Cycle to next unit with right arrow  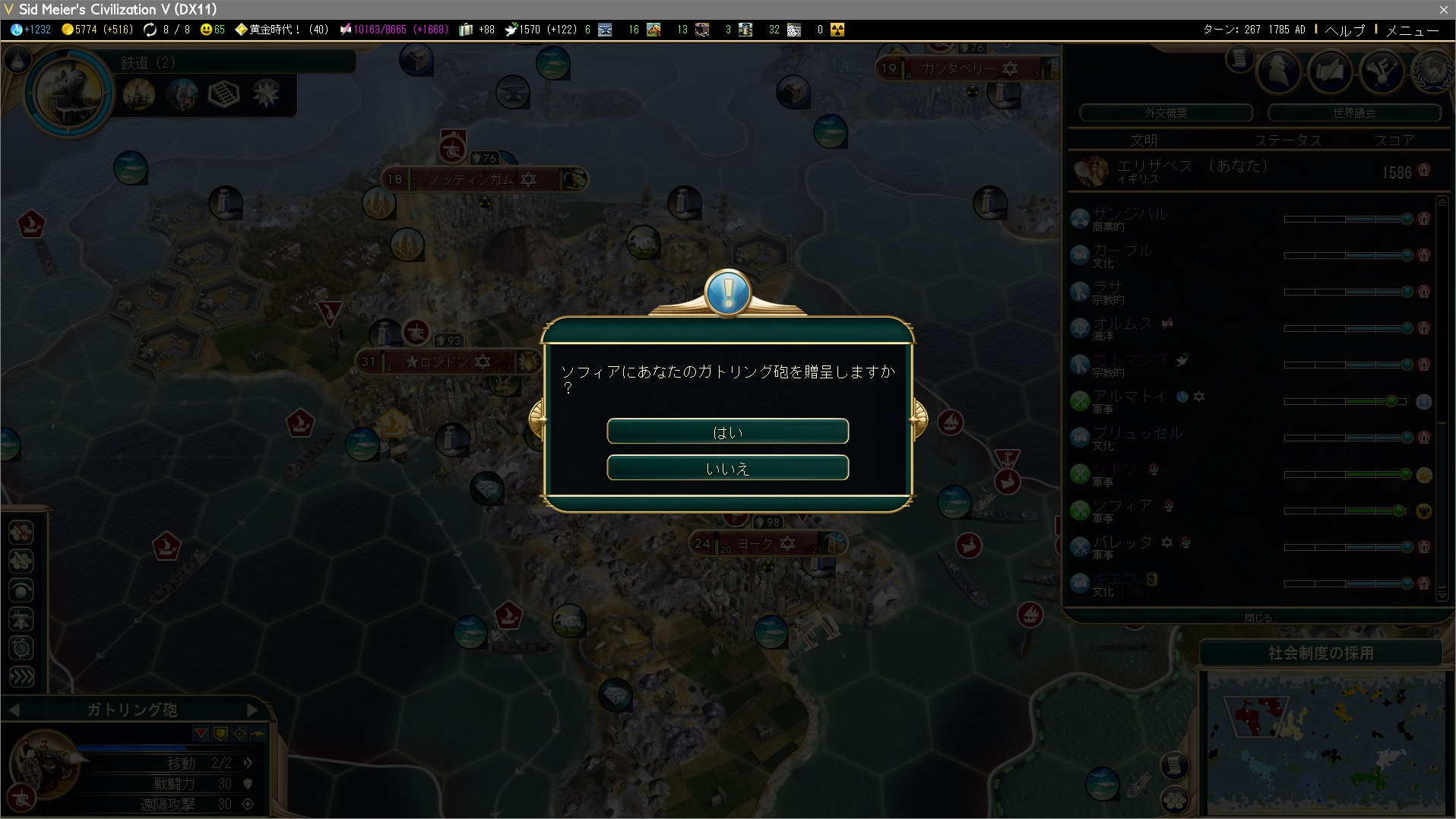point(253,710)
